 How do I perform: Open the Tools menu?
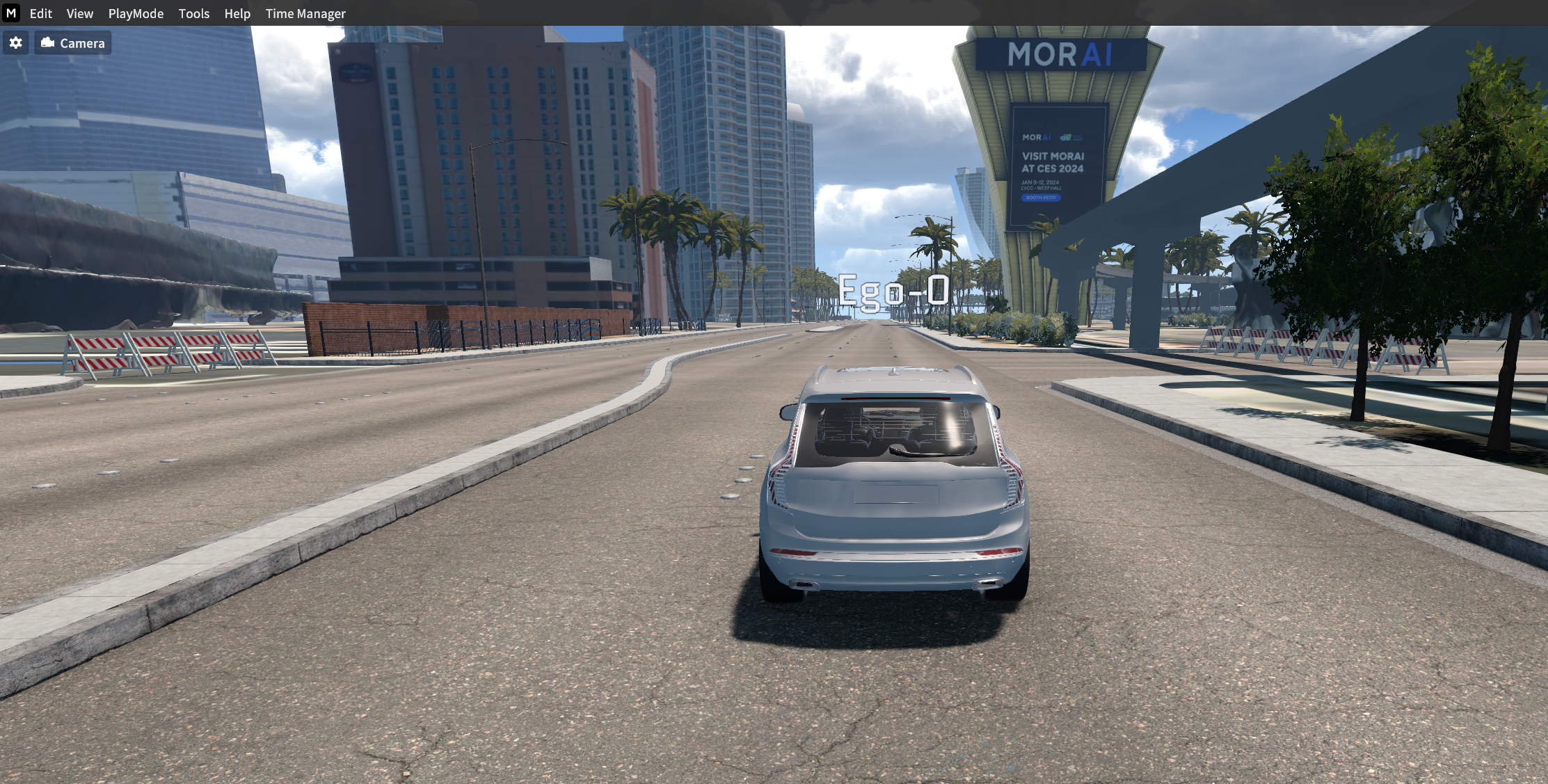[193, 13]
